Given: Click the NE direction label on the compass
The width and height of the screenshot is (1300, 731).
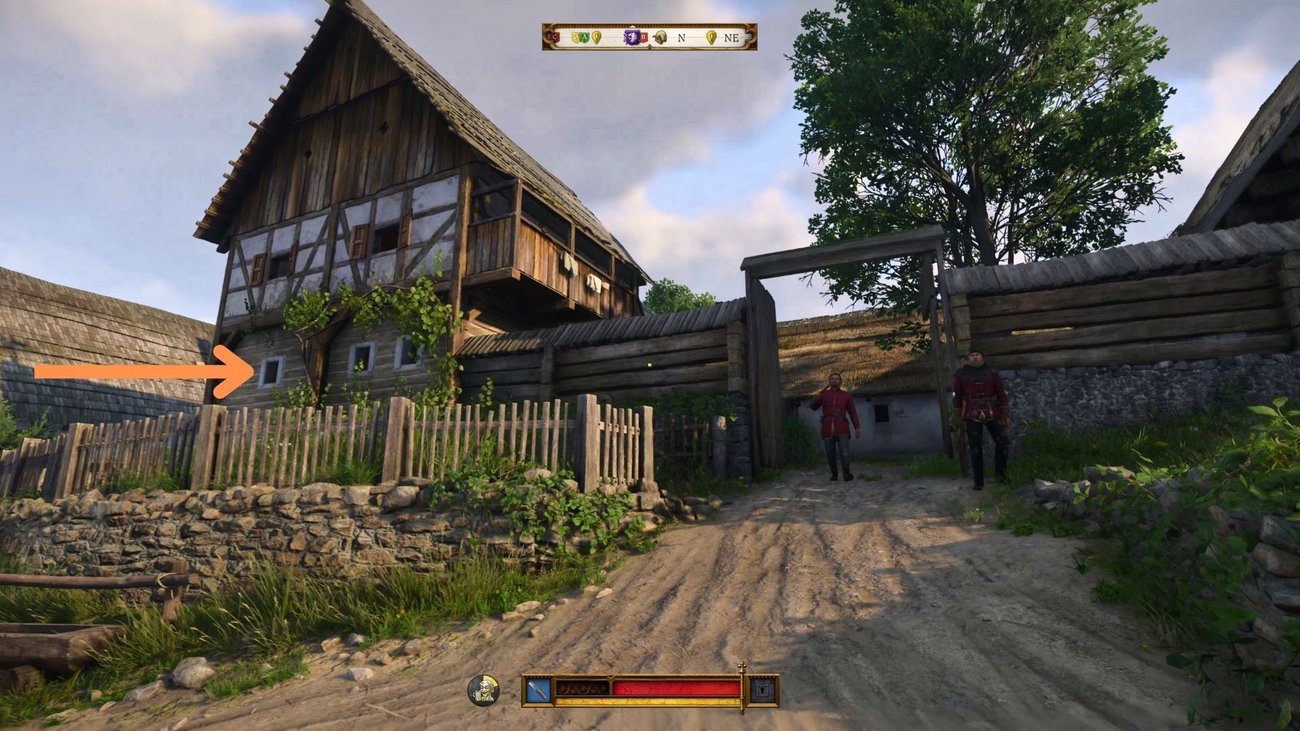Looking at the screenshot, I should [x=733, y=37].
